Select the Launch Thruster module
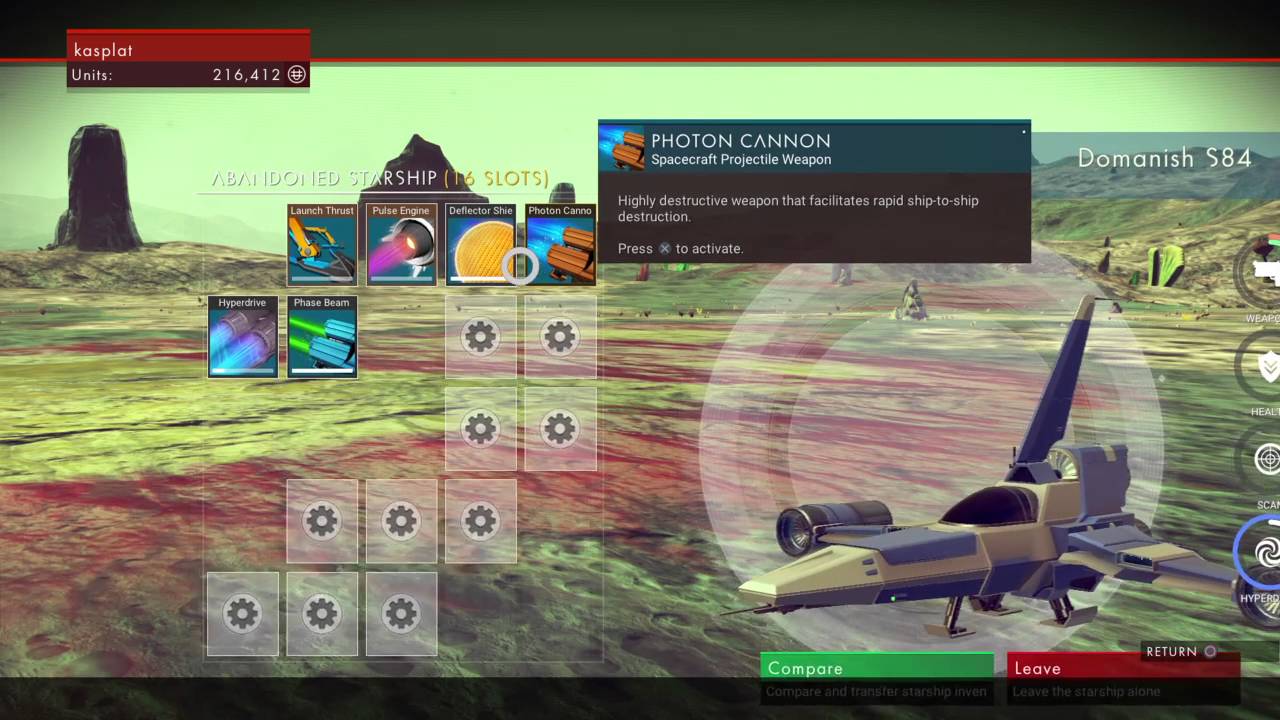The height and width of the screenshot is (720, 1280). click(x=321, y=243)
